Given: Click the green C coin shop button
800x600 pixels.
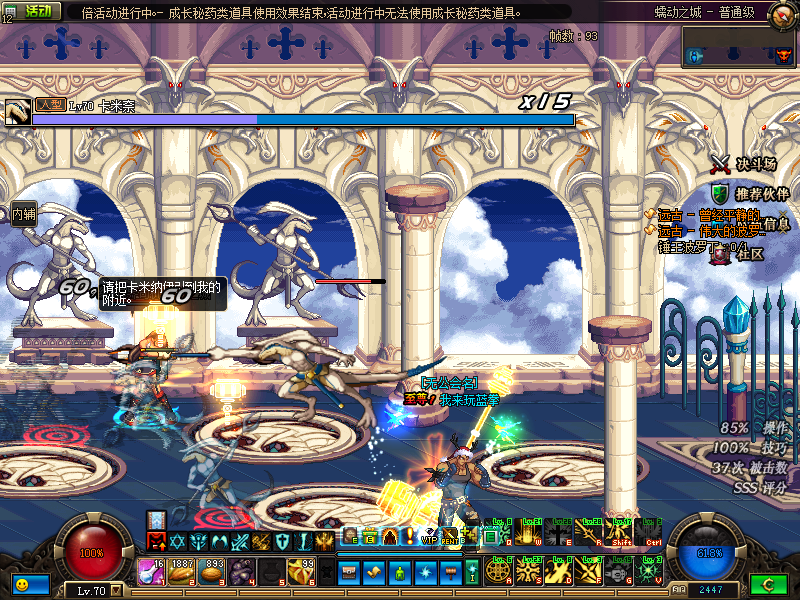Looking at the screenshot, I should tap(768, 583).
